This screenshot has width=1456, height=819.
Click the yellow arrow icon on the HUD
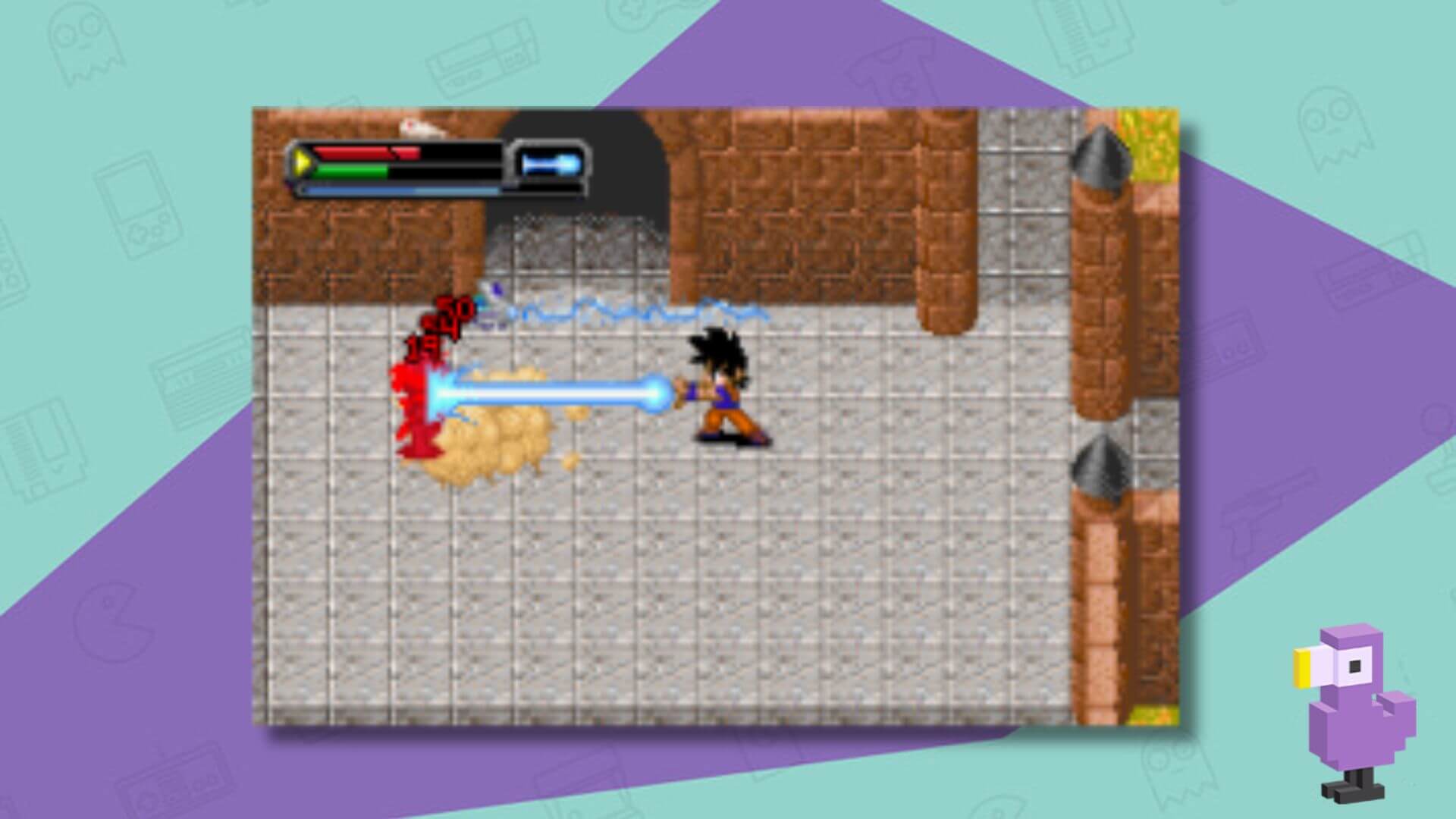302,161
